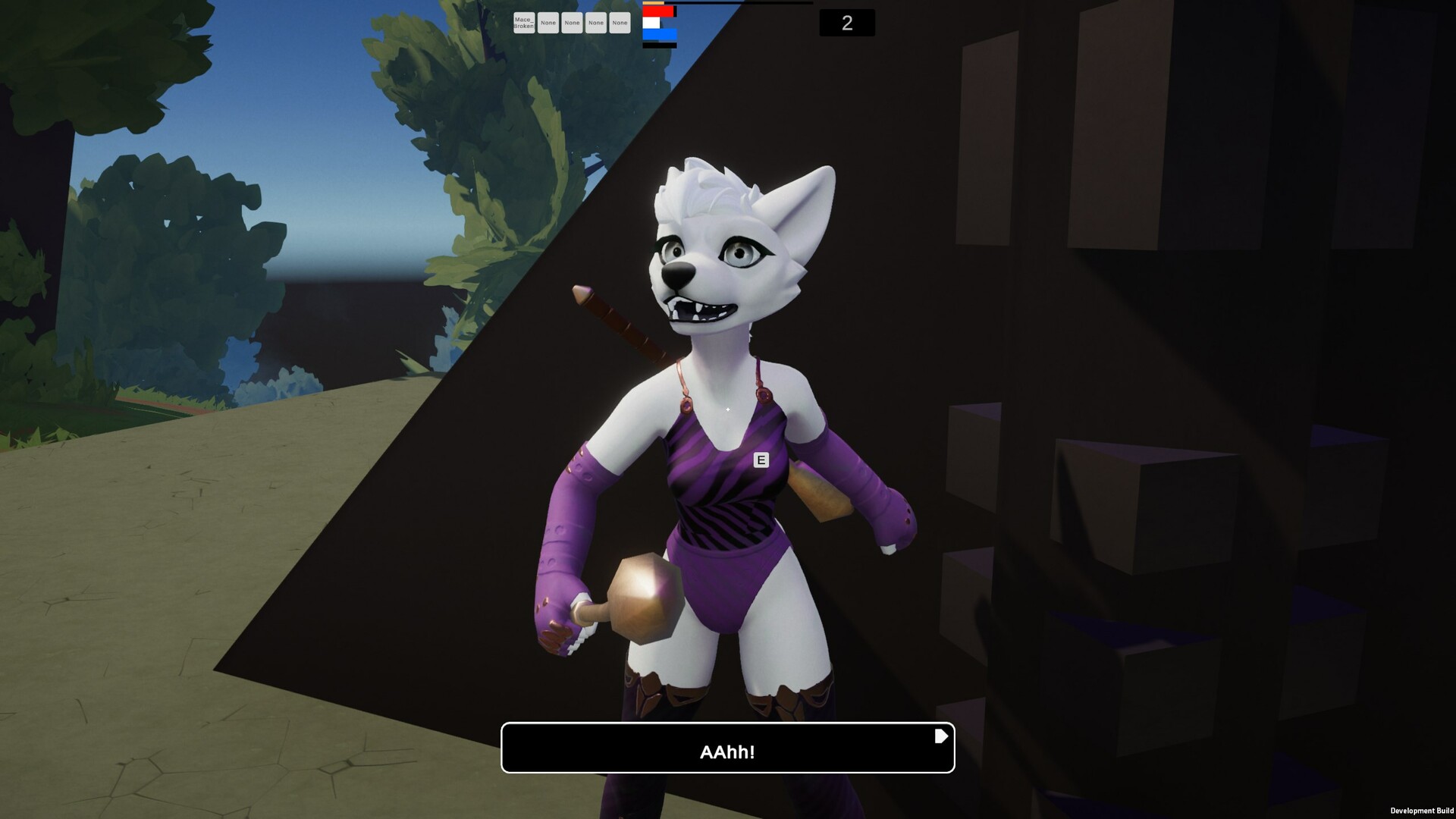The height and width of the screenshot is (819, 1456).
Task: Click the AAhh! dialogue text
Action: point(726,753)
